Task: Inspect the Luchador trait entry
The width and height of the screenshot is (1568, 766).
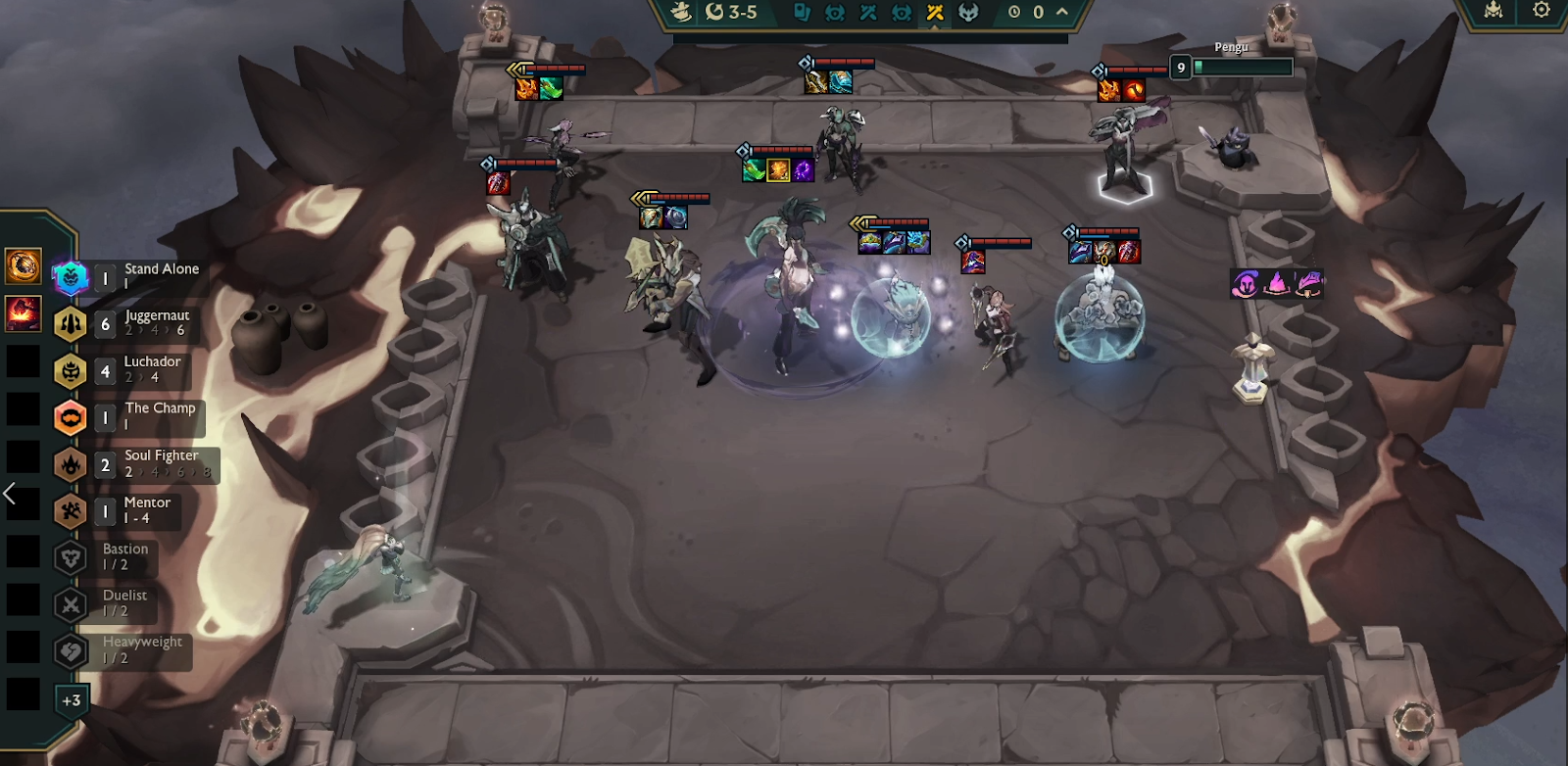Action: pos(125,370)
